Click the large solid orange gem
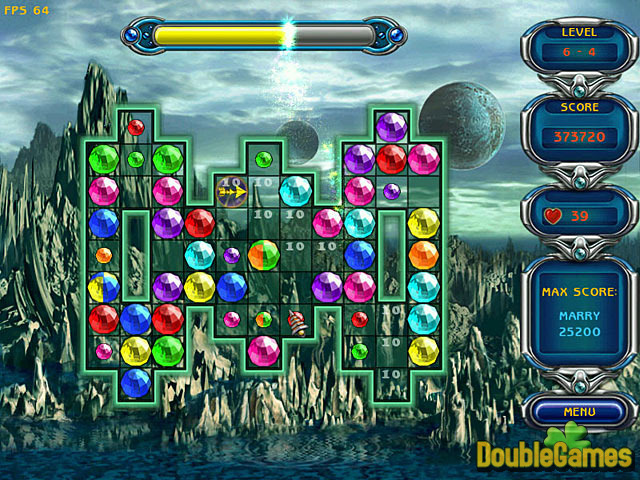The image size is (640, 480). [423, 255]
